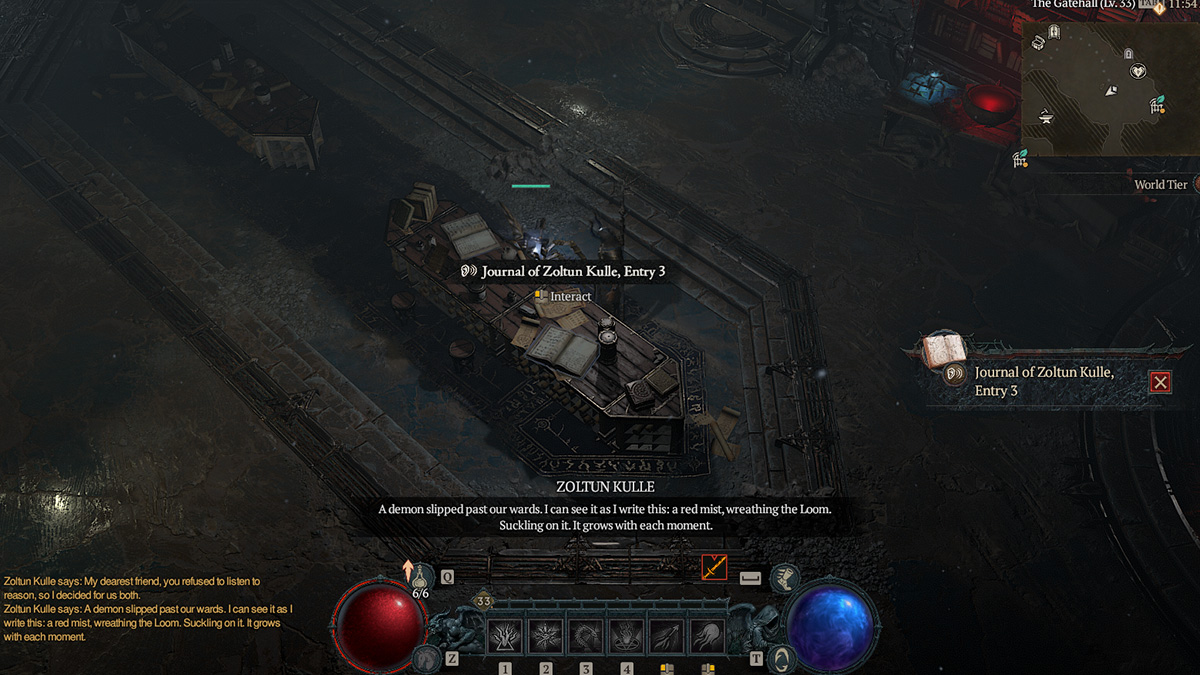
Task: Close the Journal of Zoltun Kulle notification
Action: pyautogui.click(x=1160, y=382)
